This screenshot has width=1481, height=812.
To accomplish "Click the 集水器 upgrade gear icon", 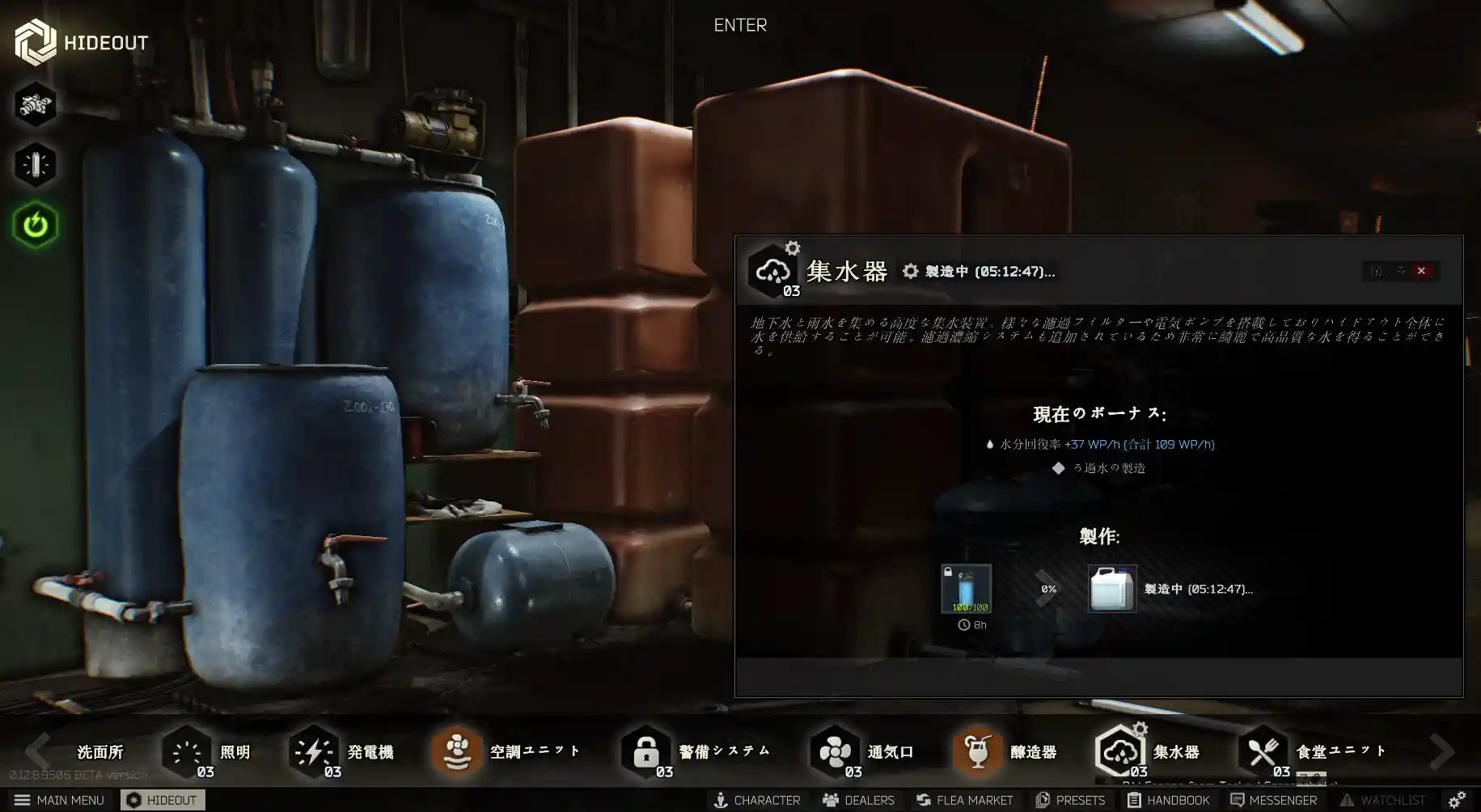I will tap(791, 248).
